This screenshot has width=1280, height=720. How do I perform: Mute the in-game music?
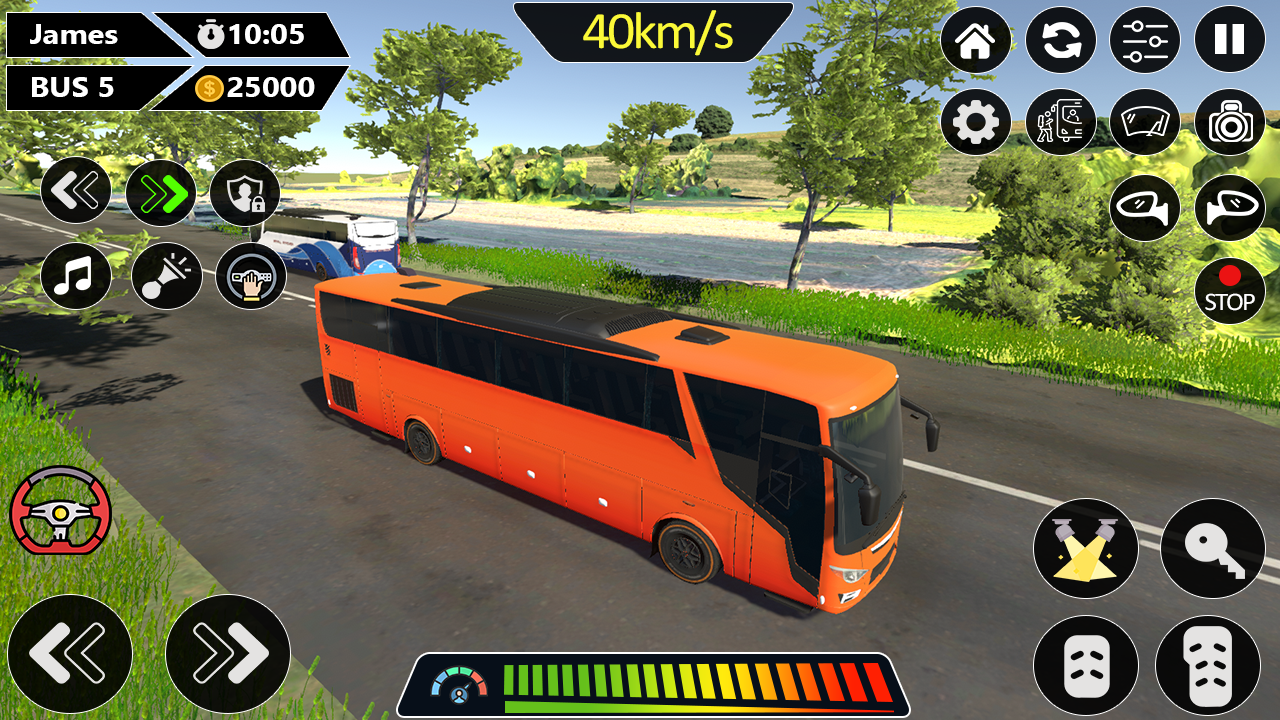pos(77,276)
